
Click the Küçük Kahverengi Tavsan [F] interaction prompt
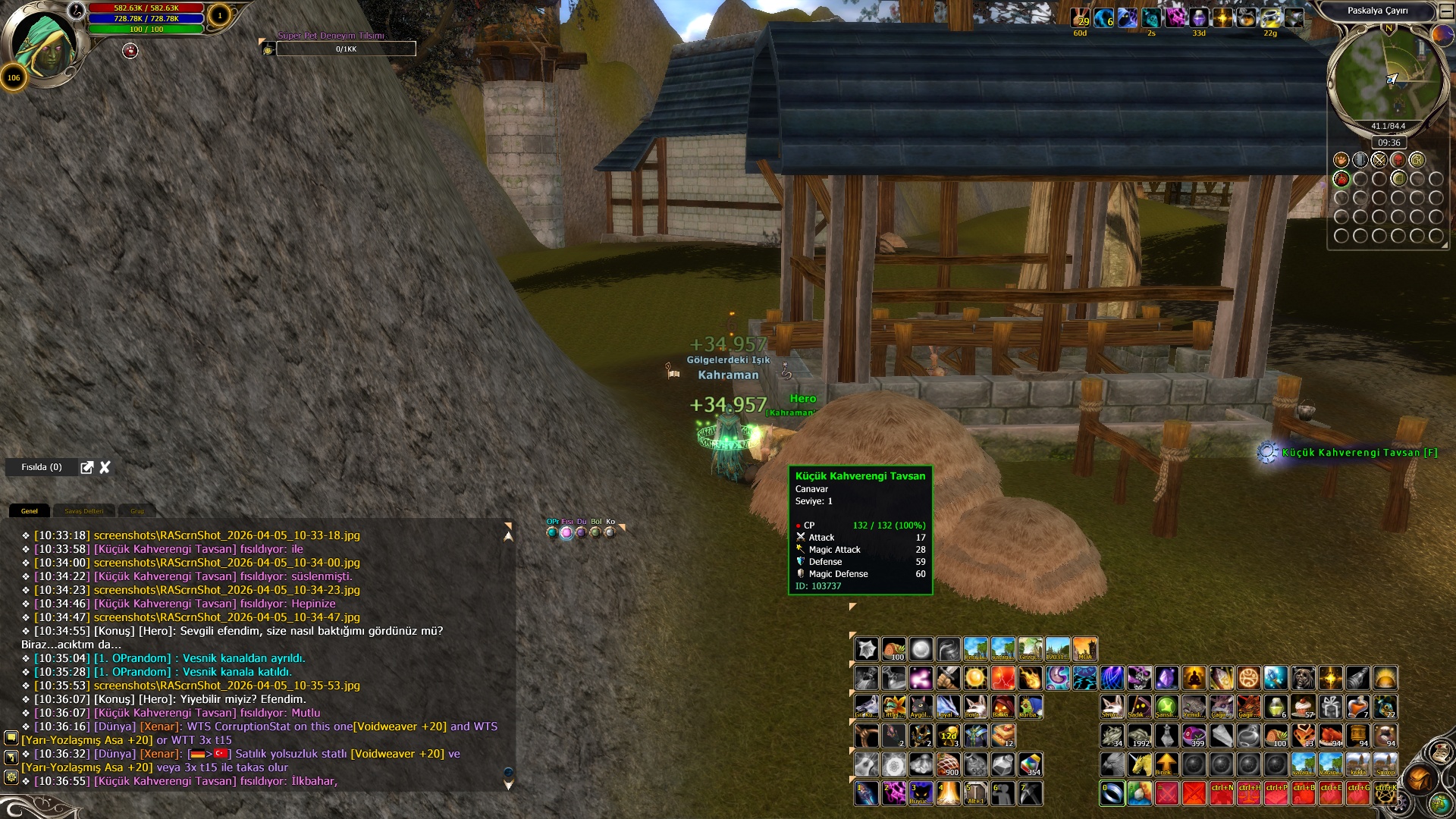[1359, 453]
